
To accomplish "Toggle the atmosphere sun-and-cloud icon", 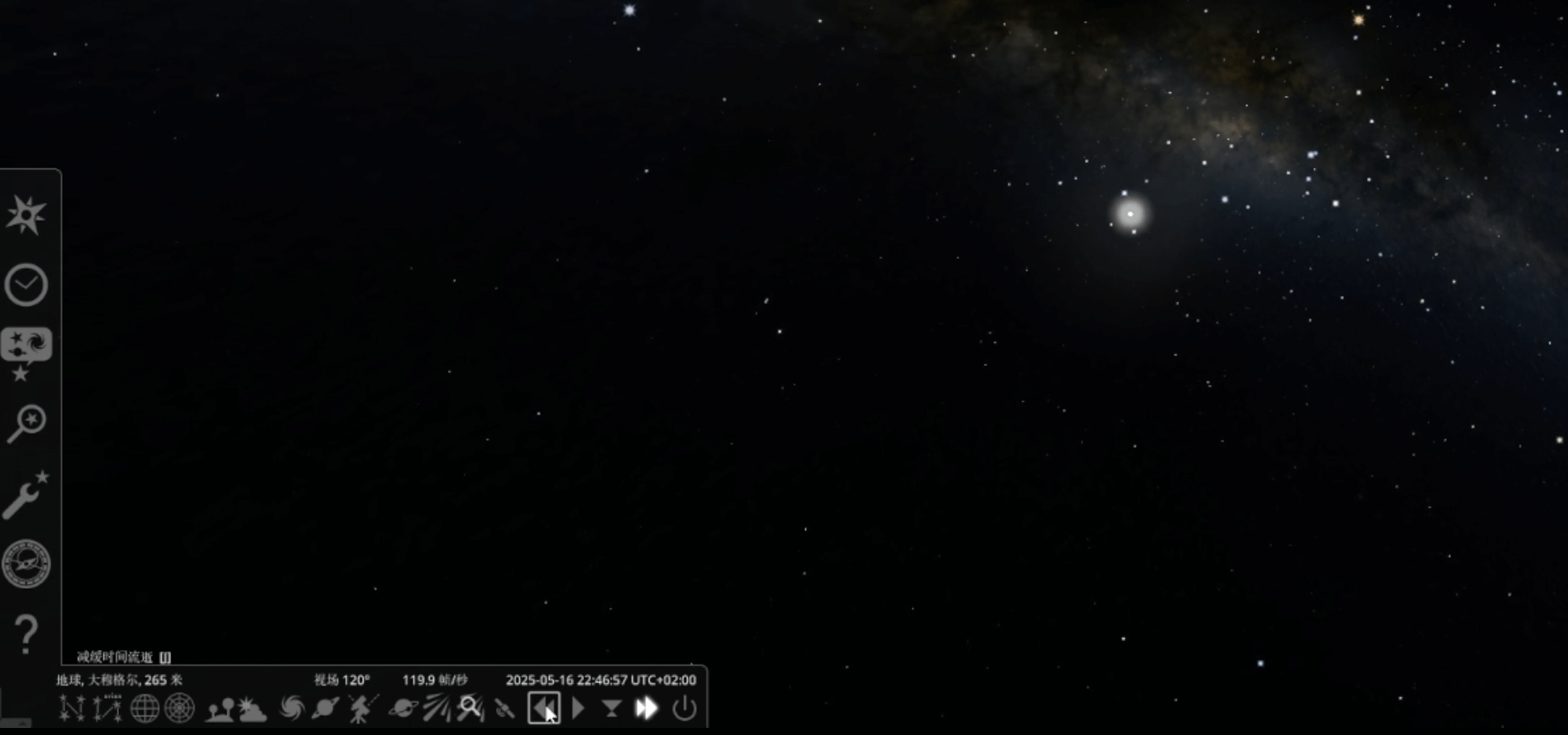I will click(252, 709).
